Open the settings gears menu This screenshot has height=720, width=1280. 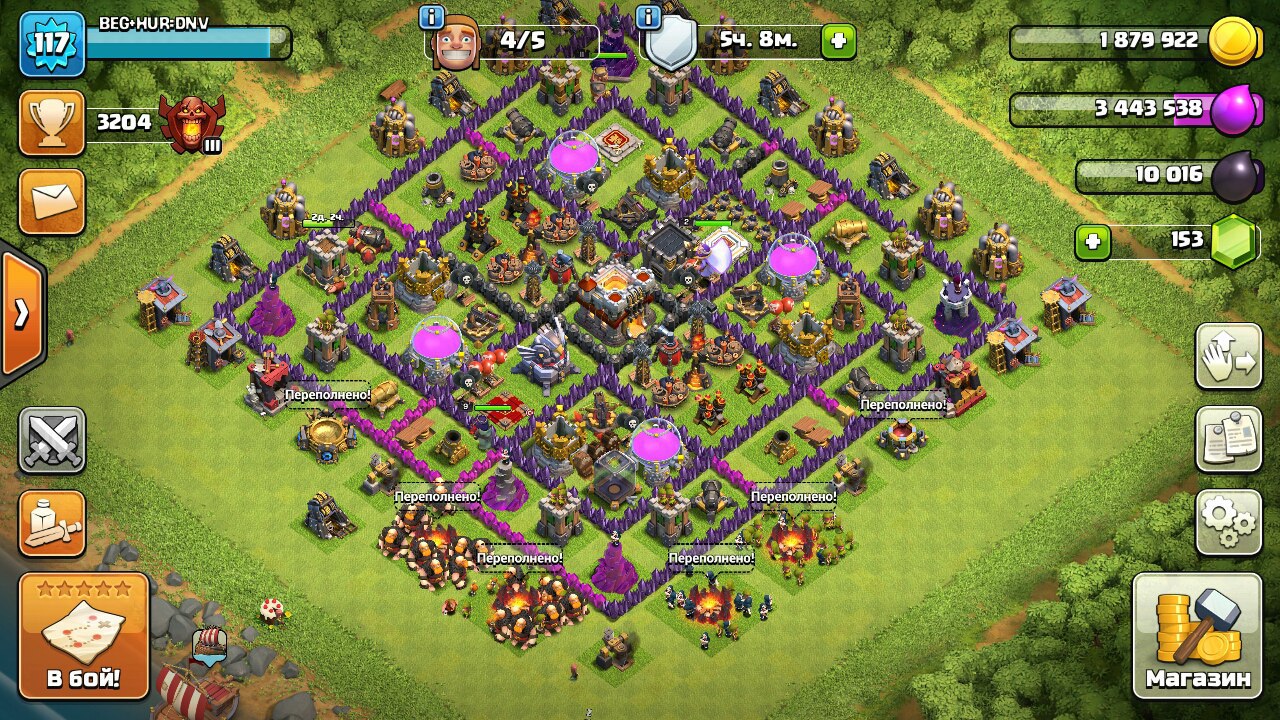1228,522
